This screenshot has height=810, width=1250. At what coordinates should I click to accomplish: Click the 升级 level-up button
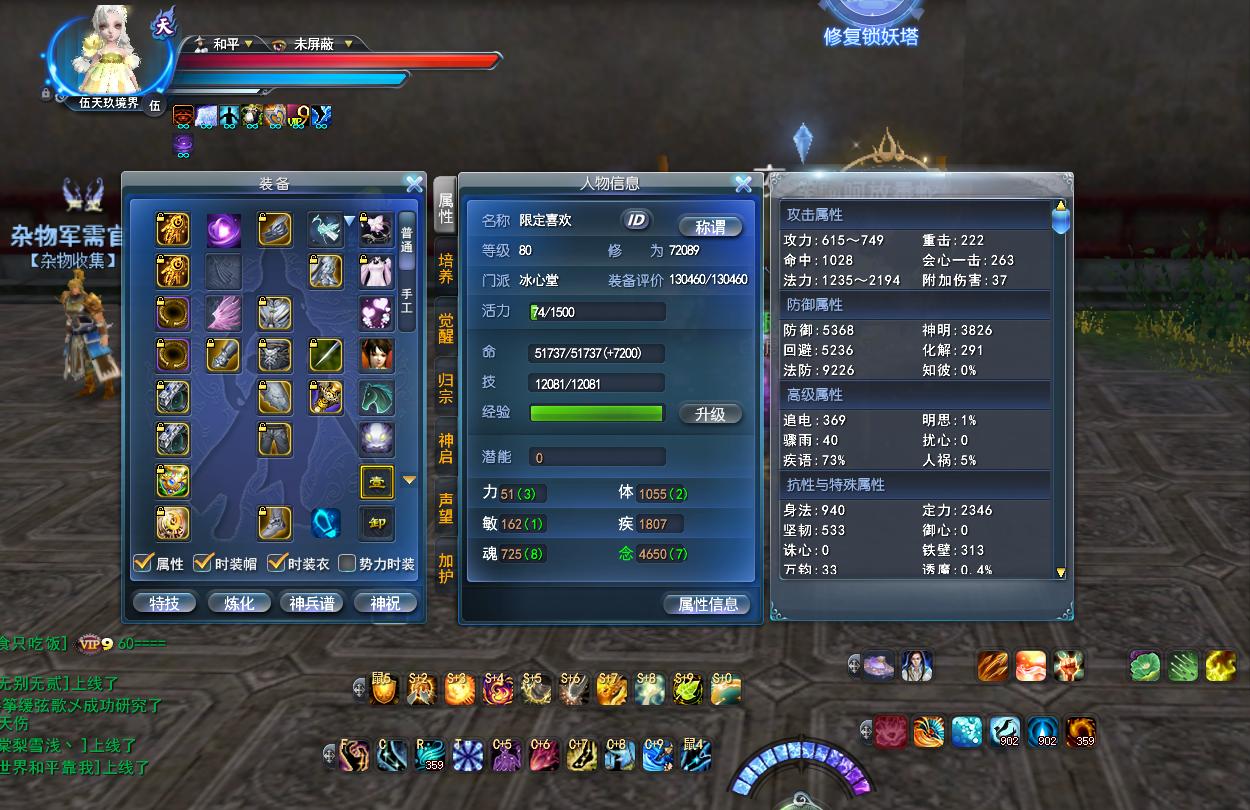(710, 414)
